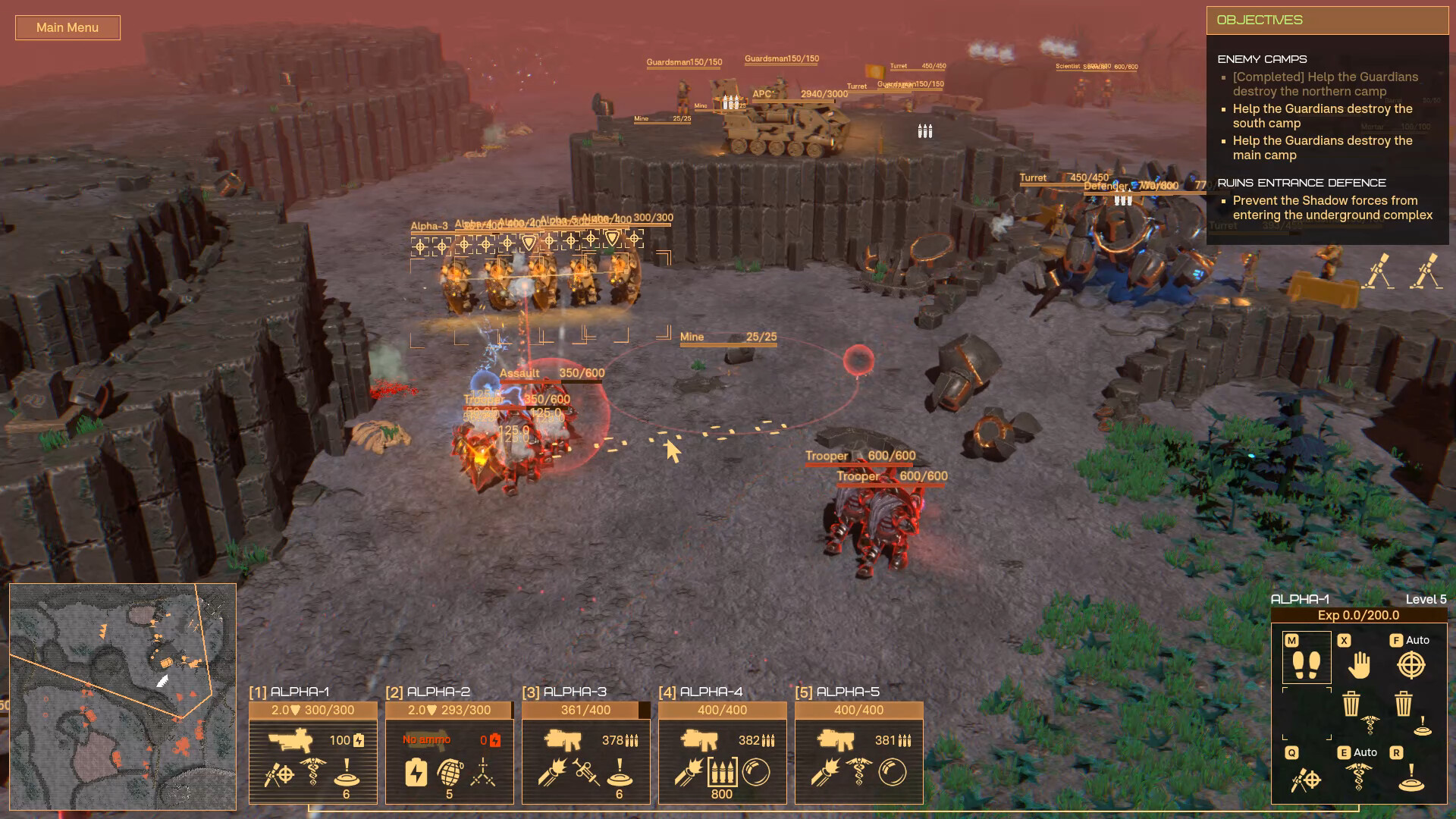This screenshot has height=819, width=1456.
Task: Open the Main Menu
Action: pyautogui.click(x=67, y=28)
